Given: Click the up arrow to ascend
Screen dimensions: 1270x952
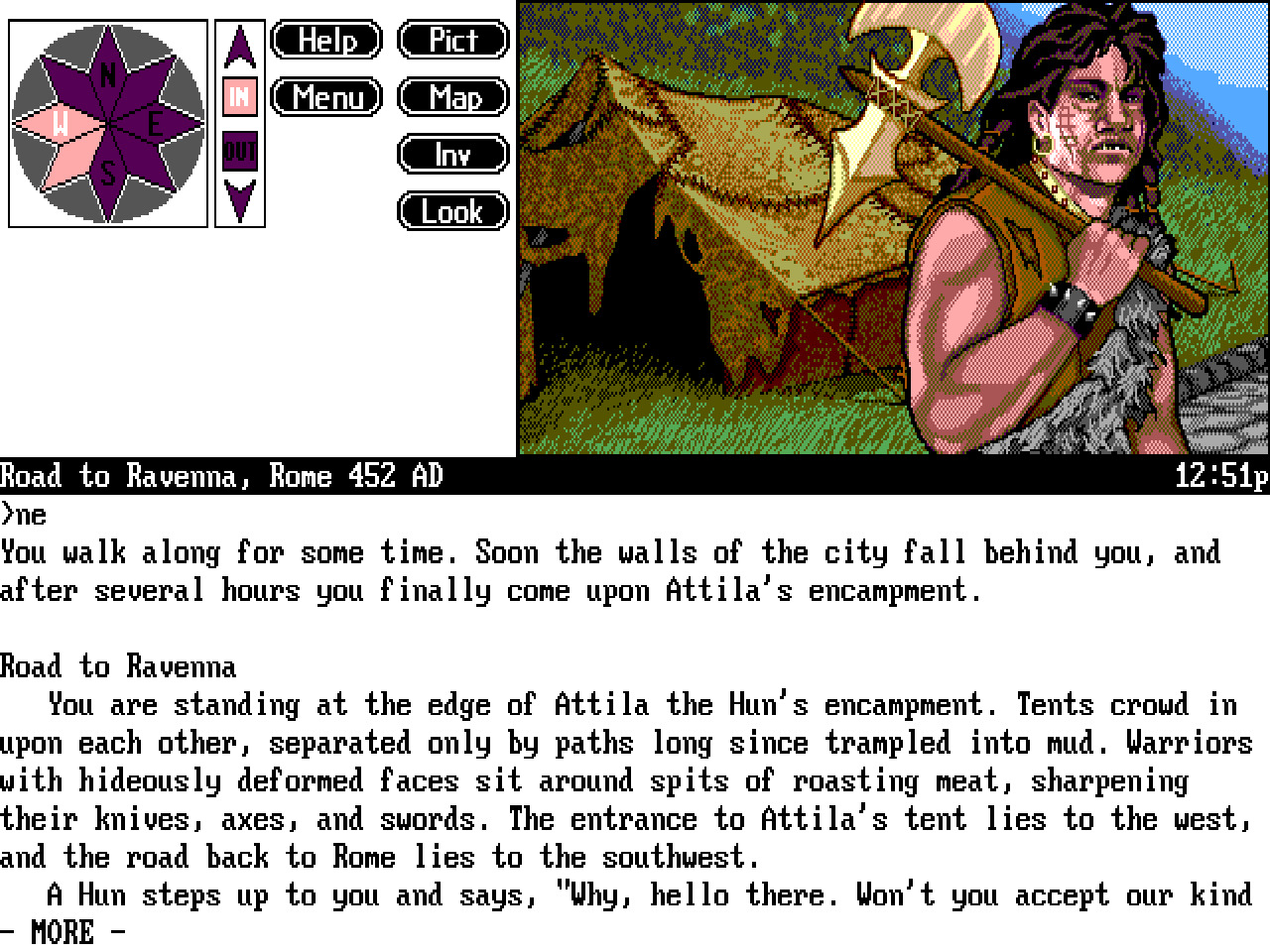Looking at the screenshot, I should click(x=238, y=45).
